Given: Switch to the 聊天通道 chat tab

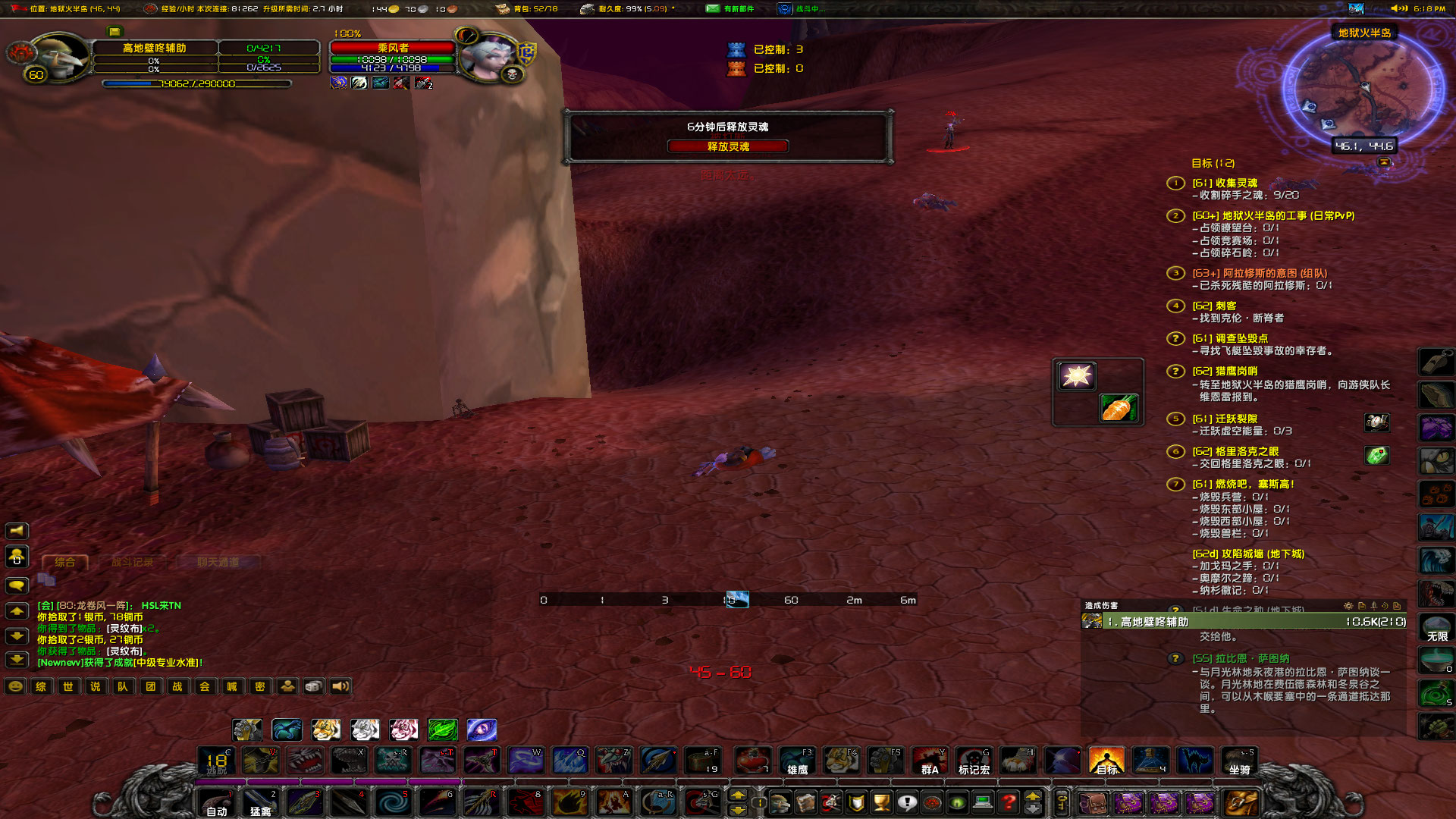Looking at the screenshot, I should 220,563.
